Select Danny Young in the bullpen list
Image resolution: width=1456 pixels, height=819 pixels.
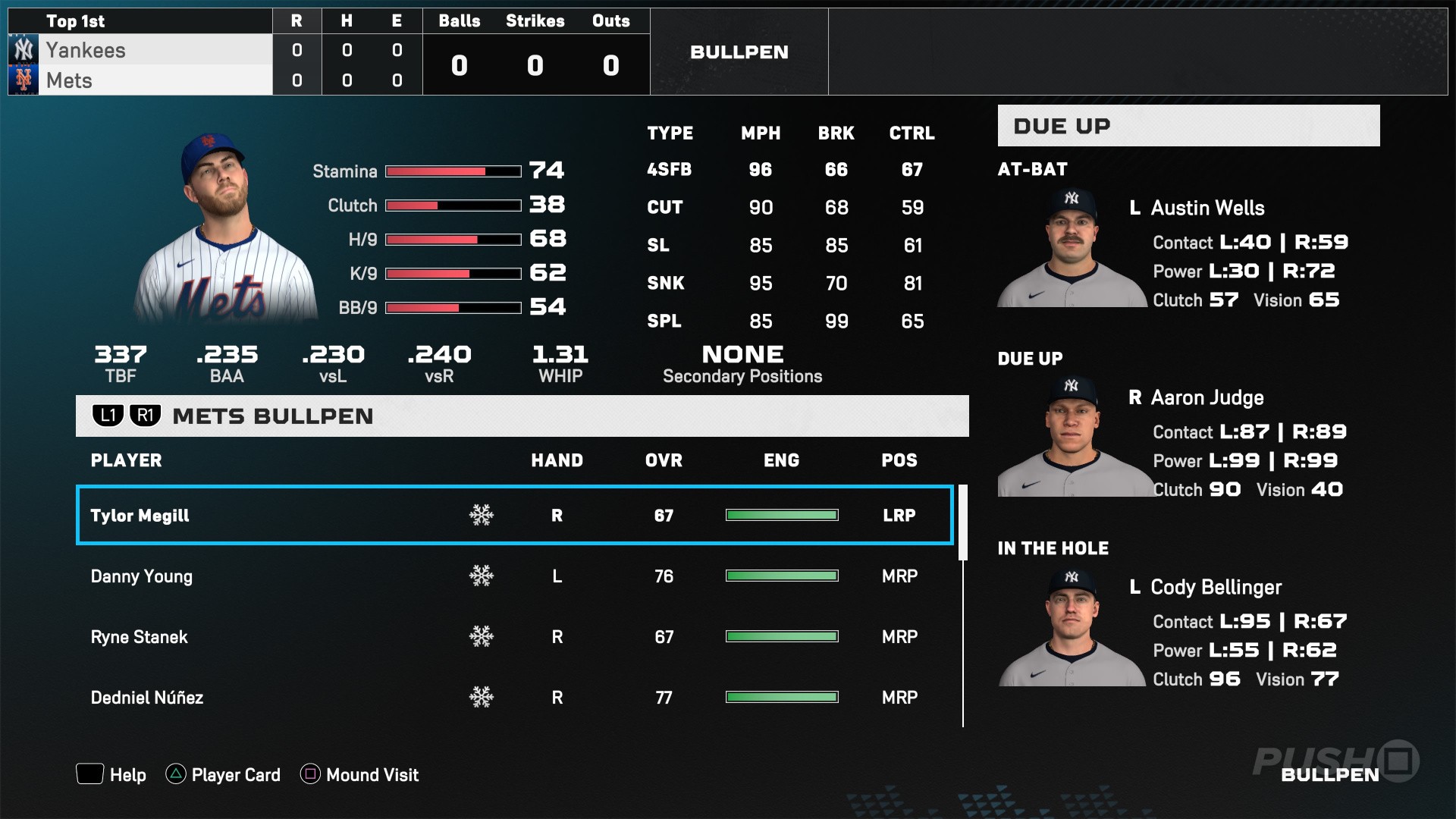click(x=303, y=576)
